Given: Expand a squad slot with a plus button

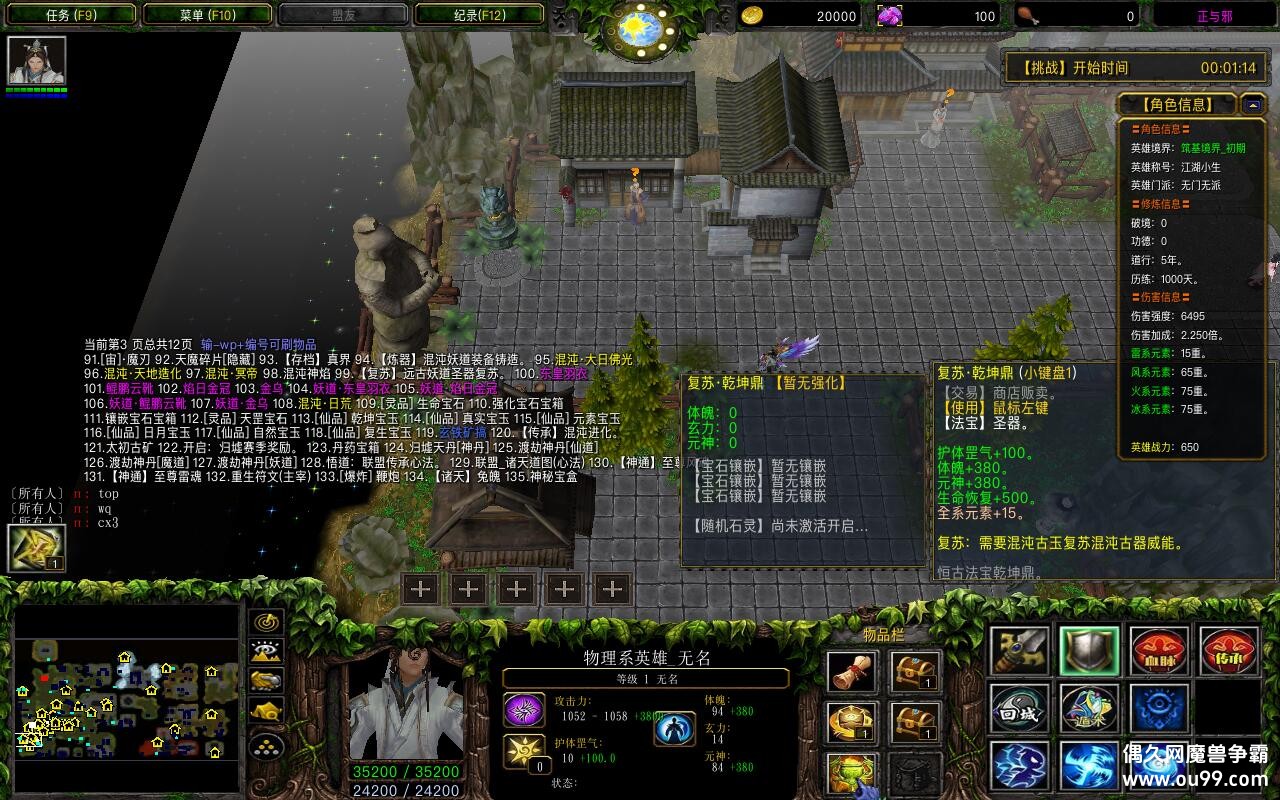Looking at the screenshot, I should (419, 590).
